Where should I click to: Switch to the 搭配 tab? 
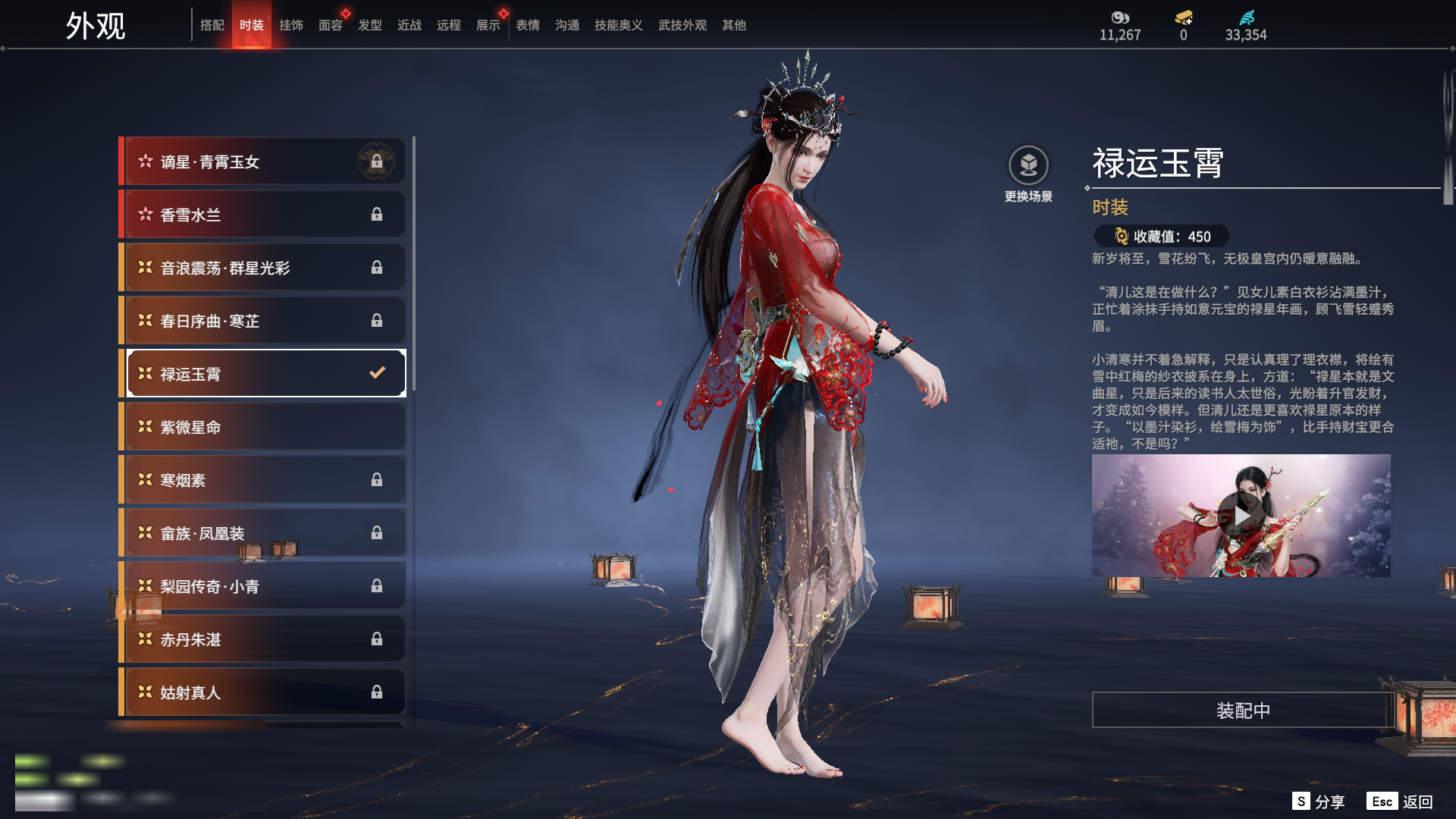212,25
